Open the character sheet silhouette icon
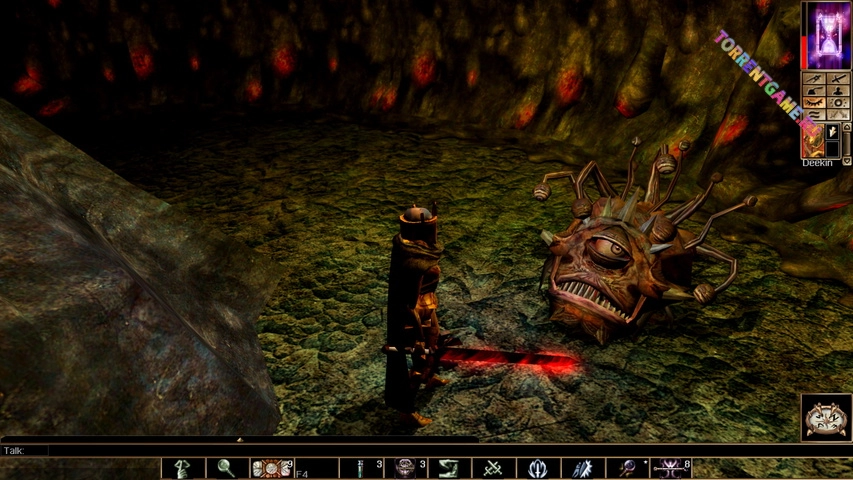The height and width of the screenshot is (480, 853). click(838, 90)
